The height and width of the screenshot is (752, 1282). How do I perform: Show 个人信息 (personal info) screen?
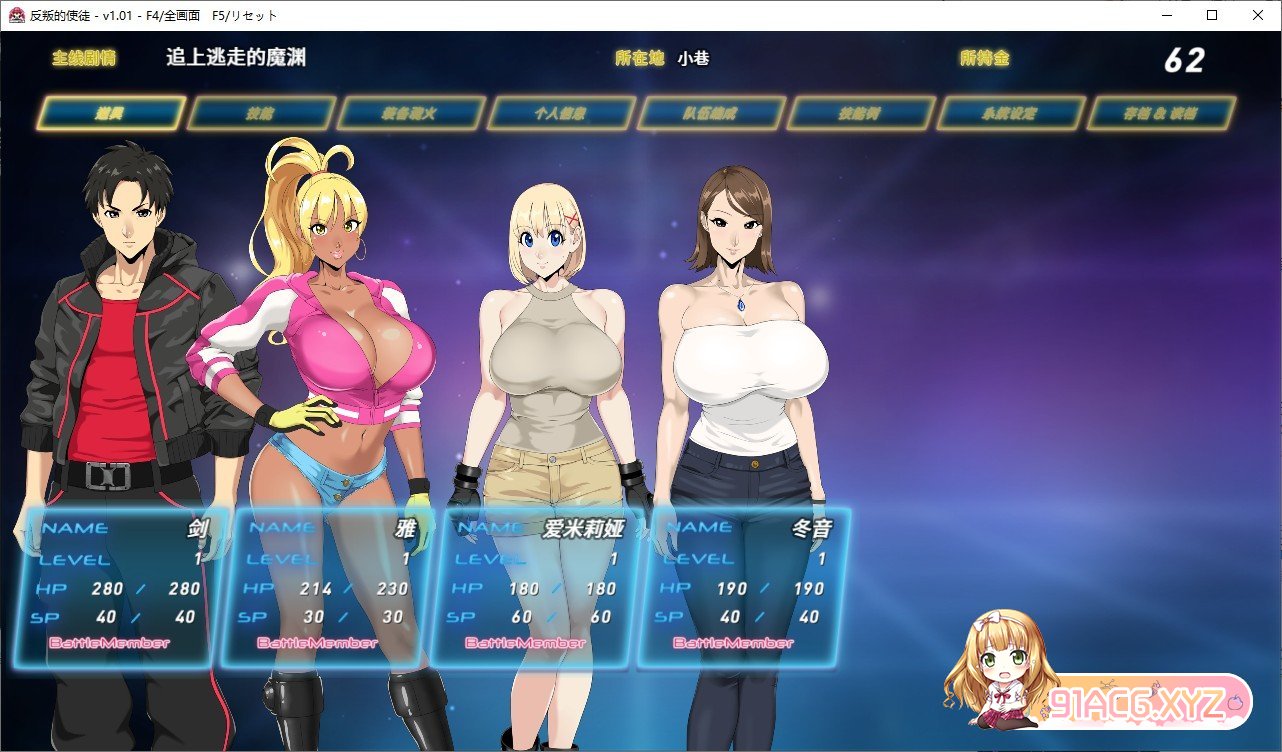click(x=561, y=113)
